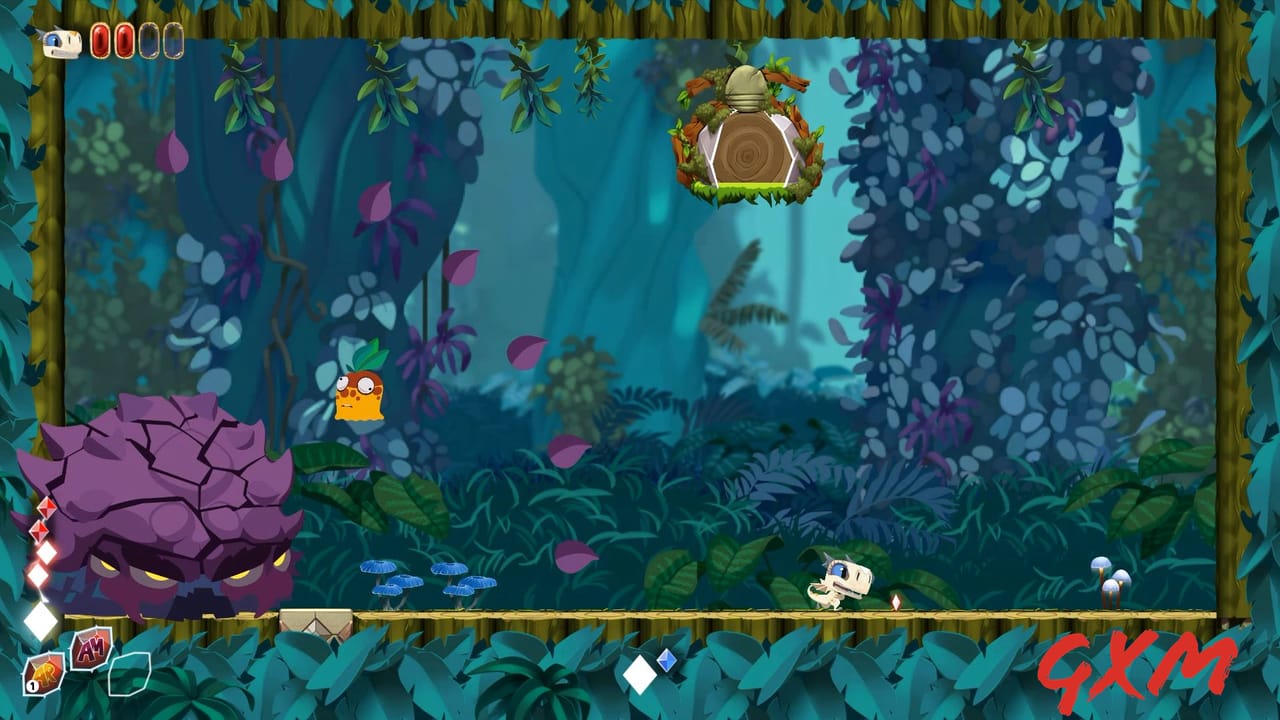Toggle the first filled red health pill
This screenshot has height=720, width=1280.
(100, 42)
